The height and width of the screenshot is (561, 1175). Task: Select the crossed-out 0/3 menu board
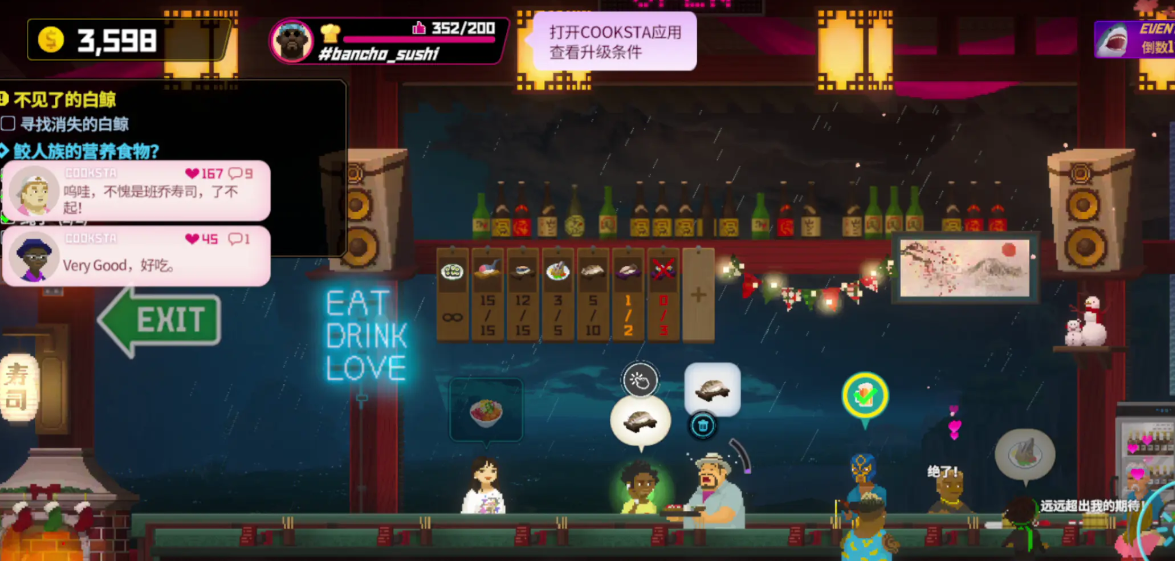coord(663,295)
